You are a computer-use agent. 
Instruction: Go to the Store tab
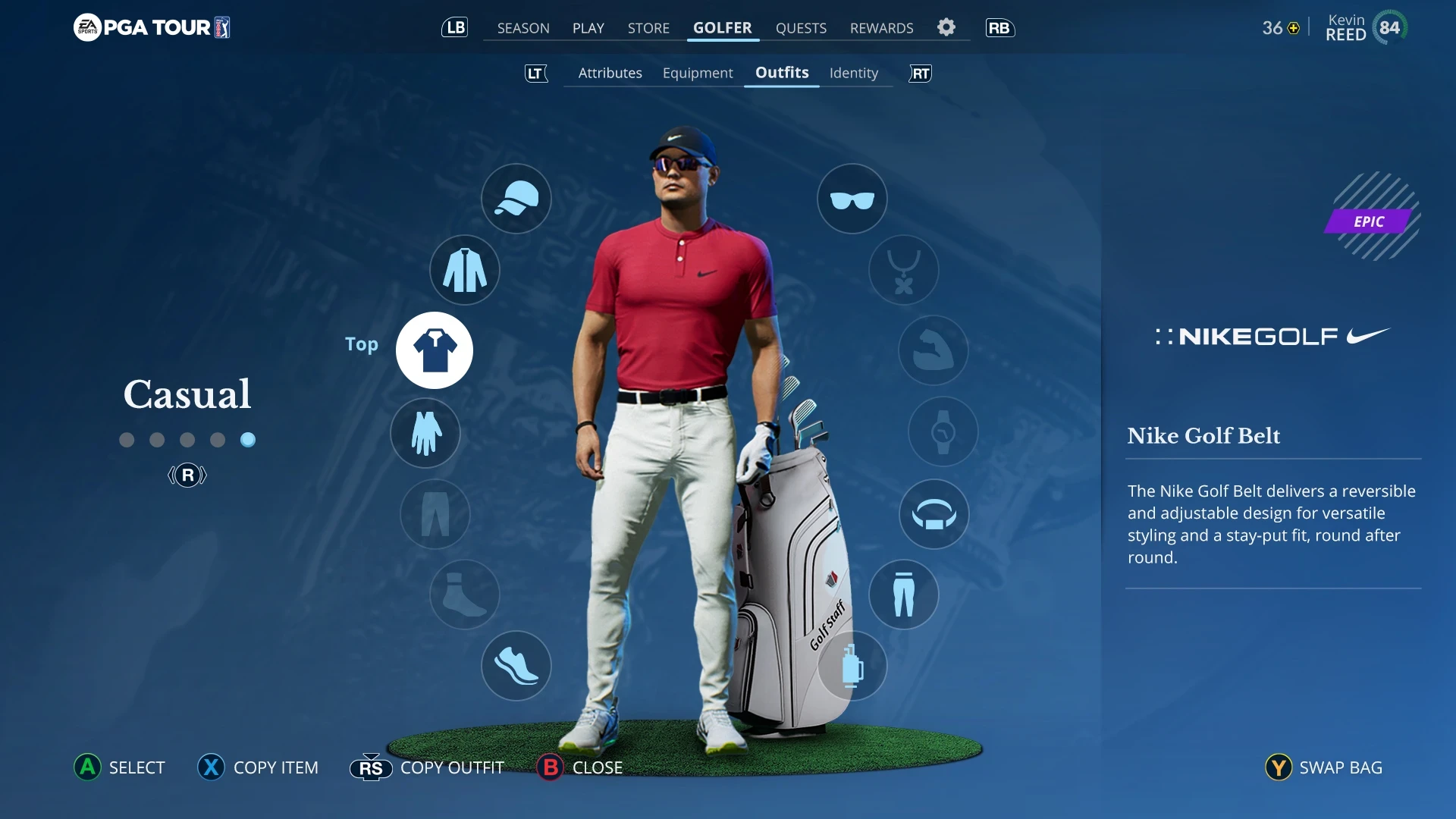tap(648, 28)
